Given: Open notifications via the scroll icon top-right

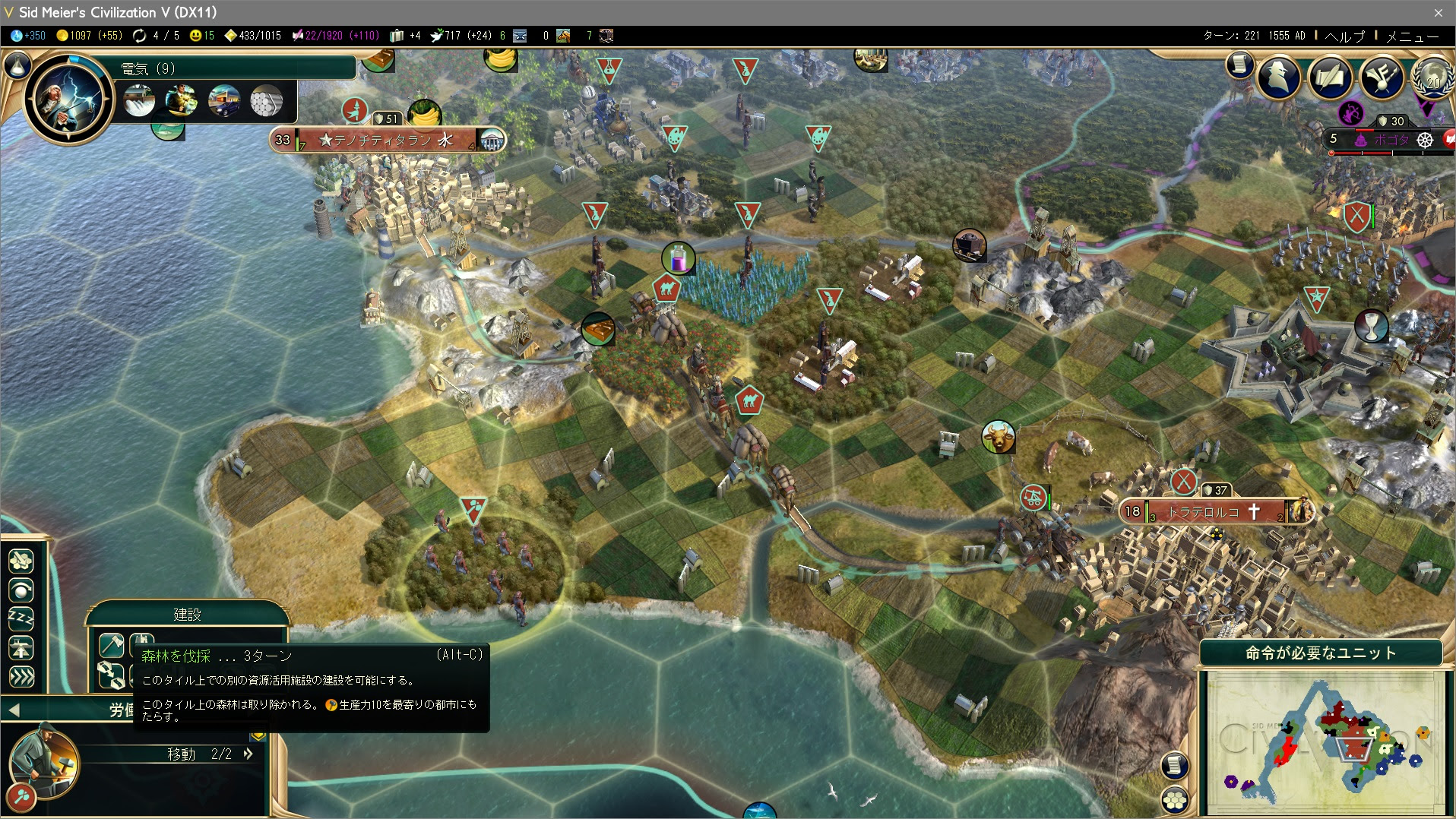Looking at the screenshot, I should [x=1239, y=66].
